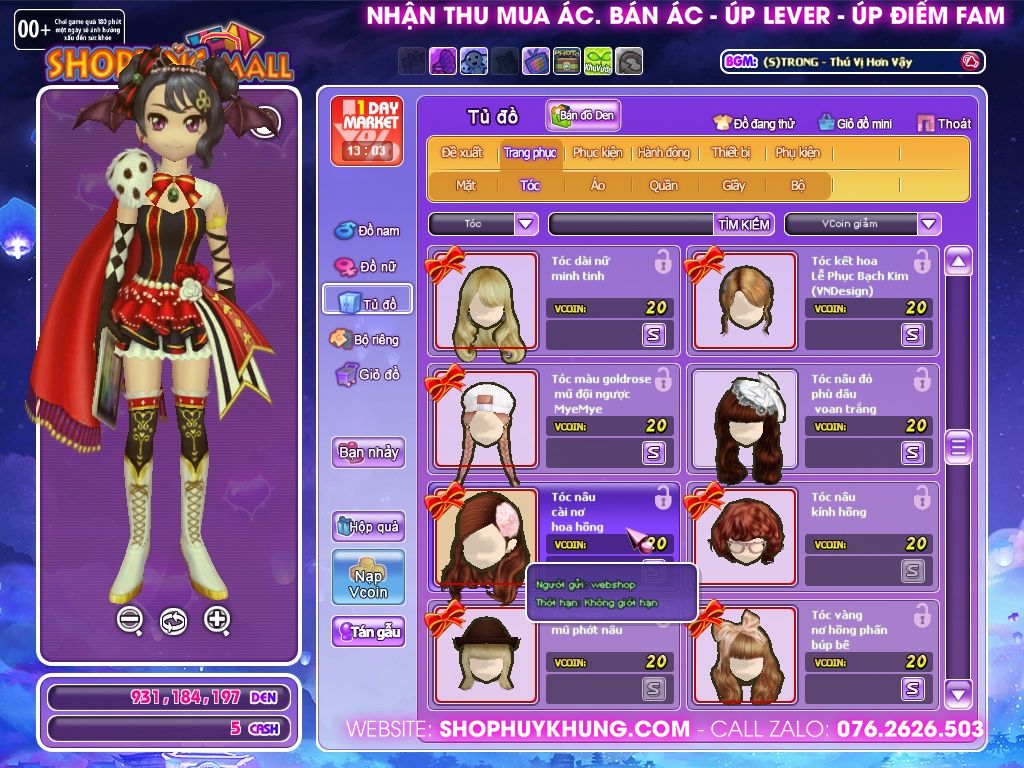This screenshot has width=1024, height=768.
Task: Click the TÌM KIẾM search button
Action: [744, 224]
